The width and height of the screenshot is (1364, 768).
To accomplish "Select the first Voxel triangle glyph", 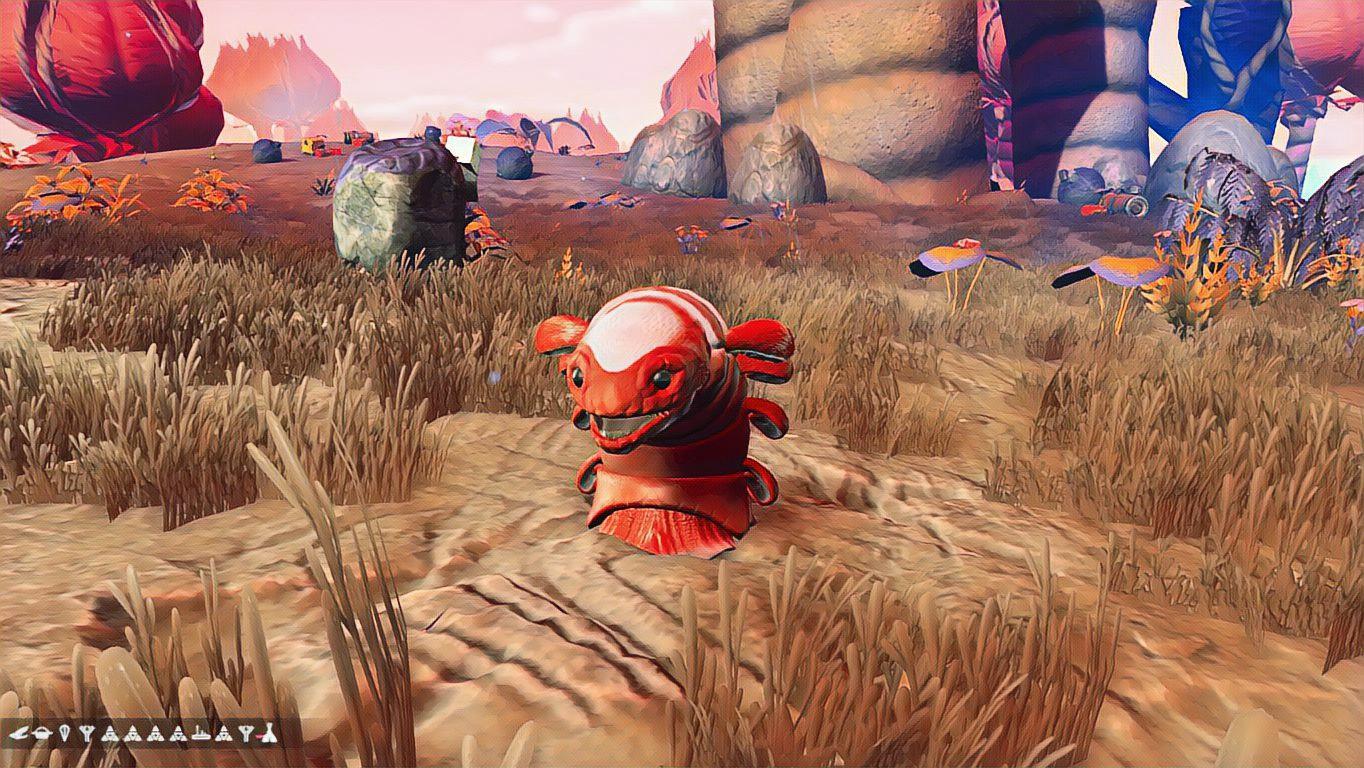I will [111, 733].
